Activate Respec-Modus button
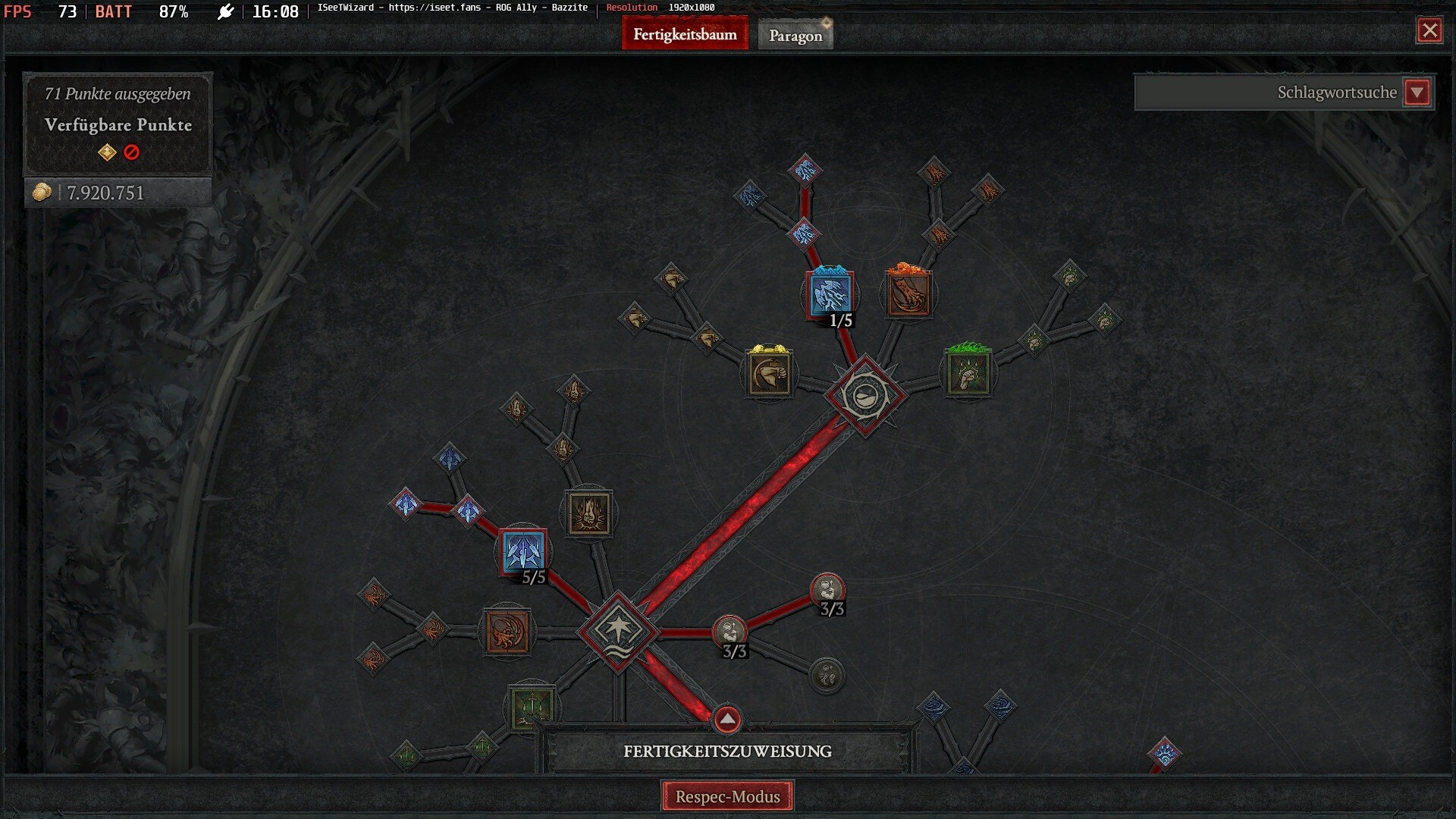1456x819 pixels. coord(727,796)
